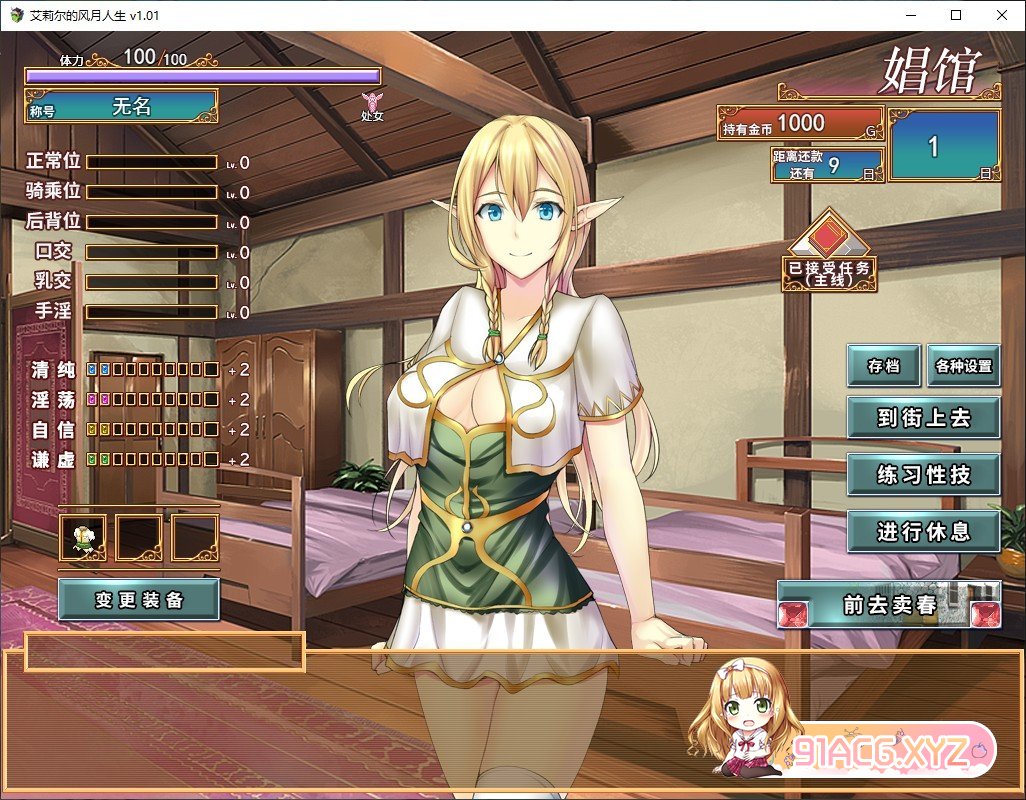Choose 到街上去 to go to the street
The width and height of the screenshot is (1026, 800).
923,418
